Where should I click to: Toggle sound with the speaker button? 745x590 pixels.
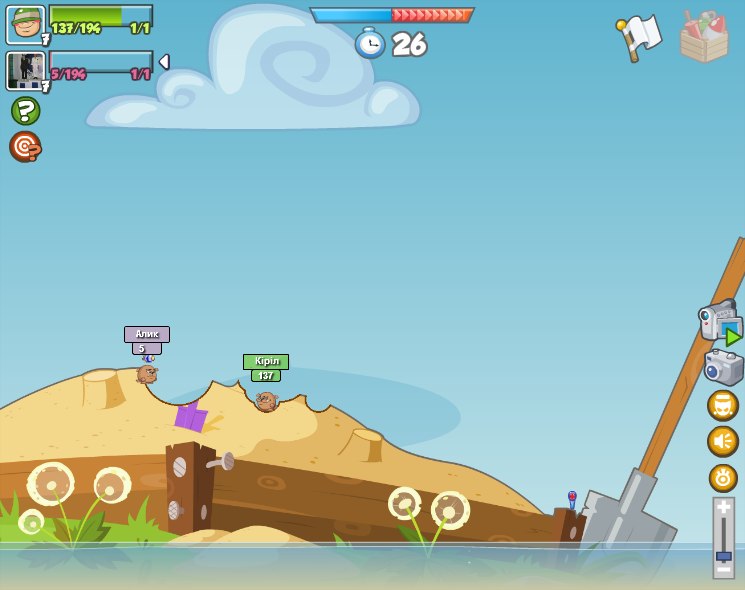722,441
